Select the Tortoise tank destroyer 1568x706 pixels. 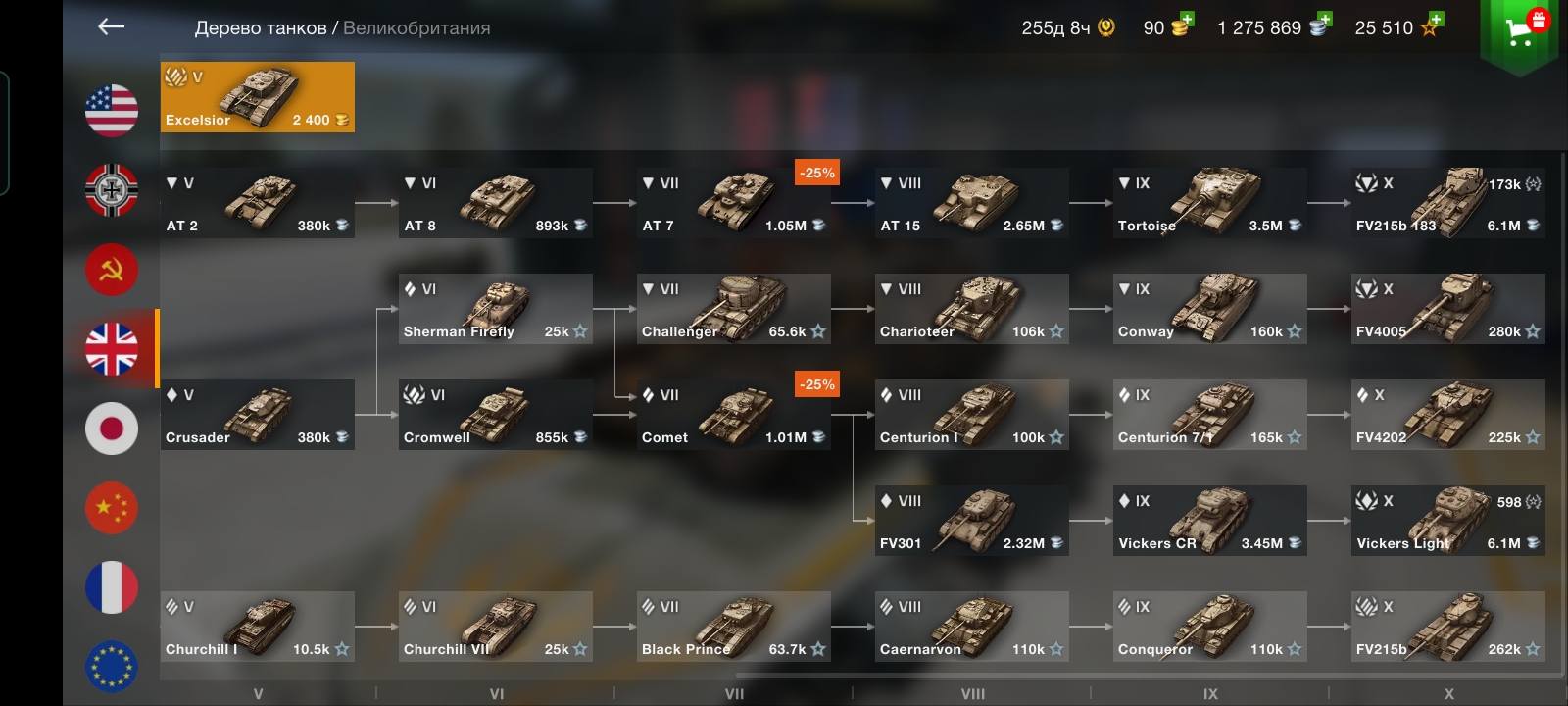[1210, 203]
